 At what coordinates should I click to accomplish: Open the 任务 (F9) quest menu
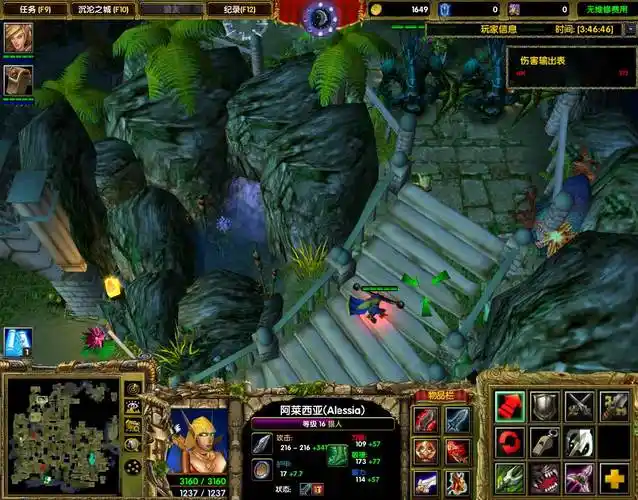(33, 9)
